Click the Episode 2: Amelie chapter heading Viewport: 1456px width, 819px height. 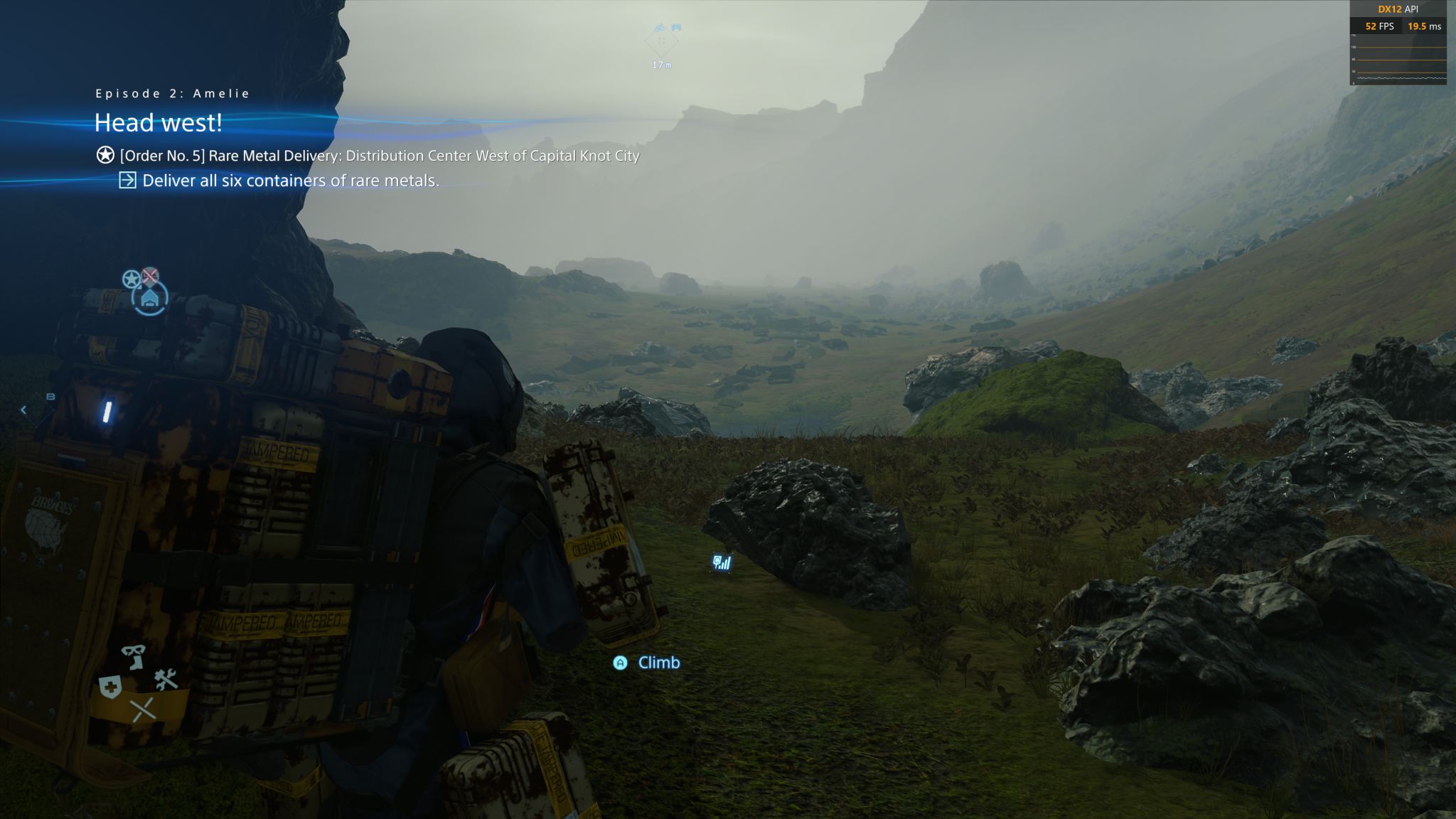click(x=173, y=94)
